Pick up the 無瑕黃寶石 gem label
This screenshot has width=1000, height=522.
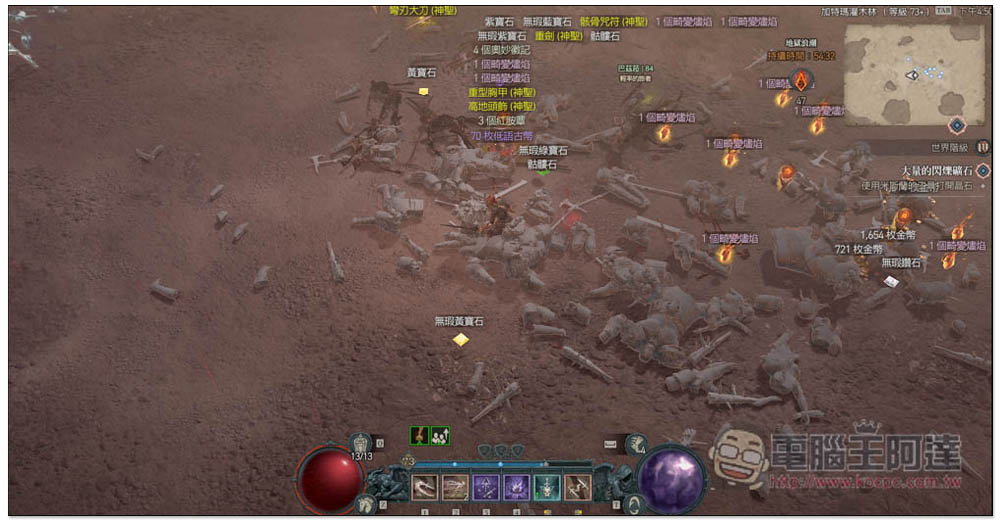(x=459, y=321)
